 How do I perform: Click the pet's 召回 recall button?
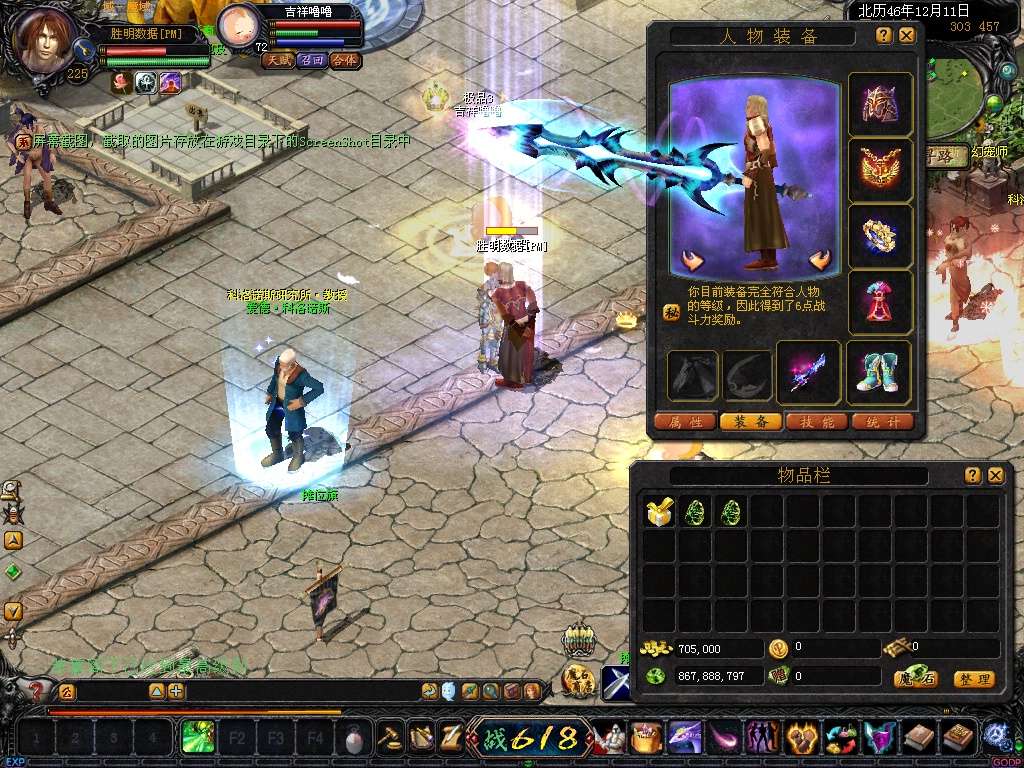coord(311,60)
